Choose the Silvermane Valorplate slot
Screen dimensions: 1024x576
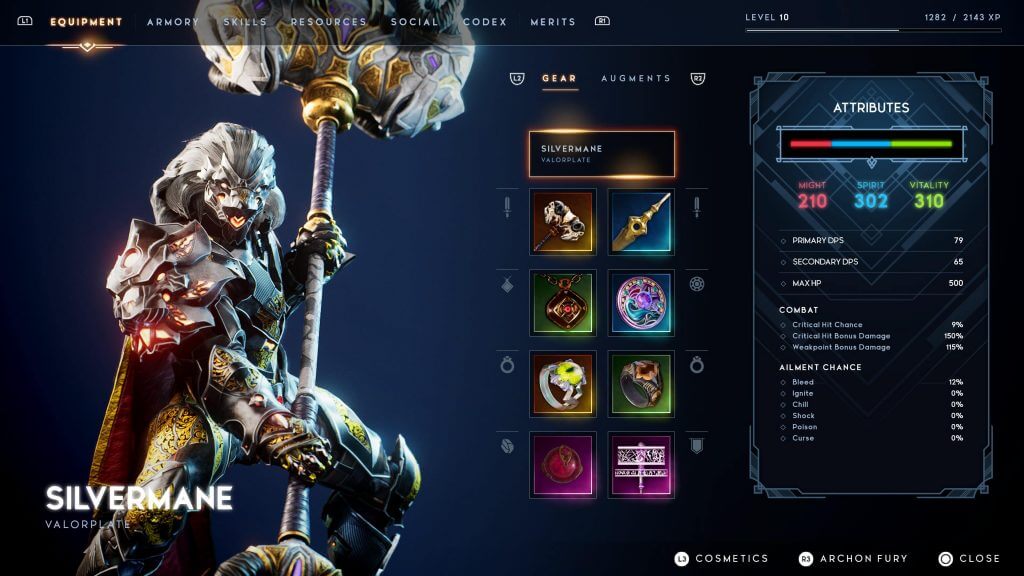point(602,154)
